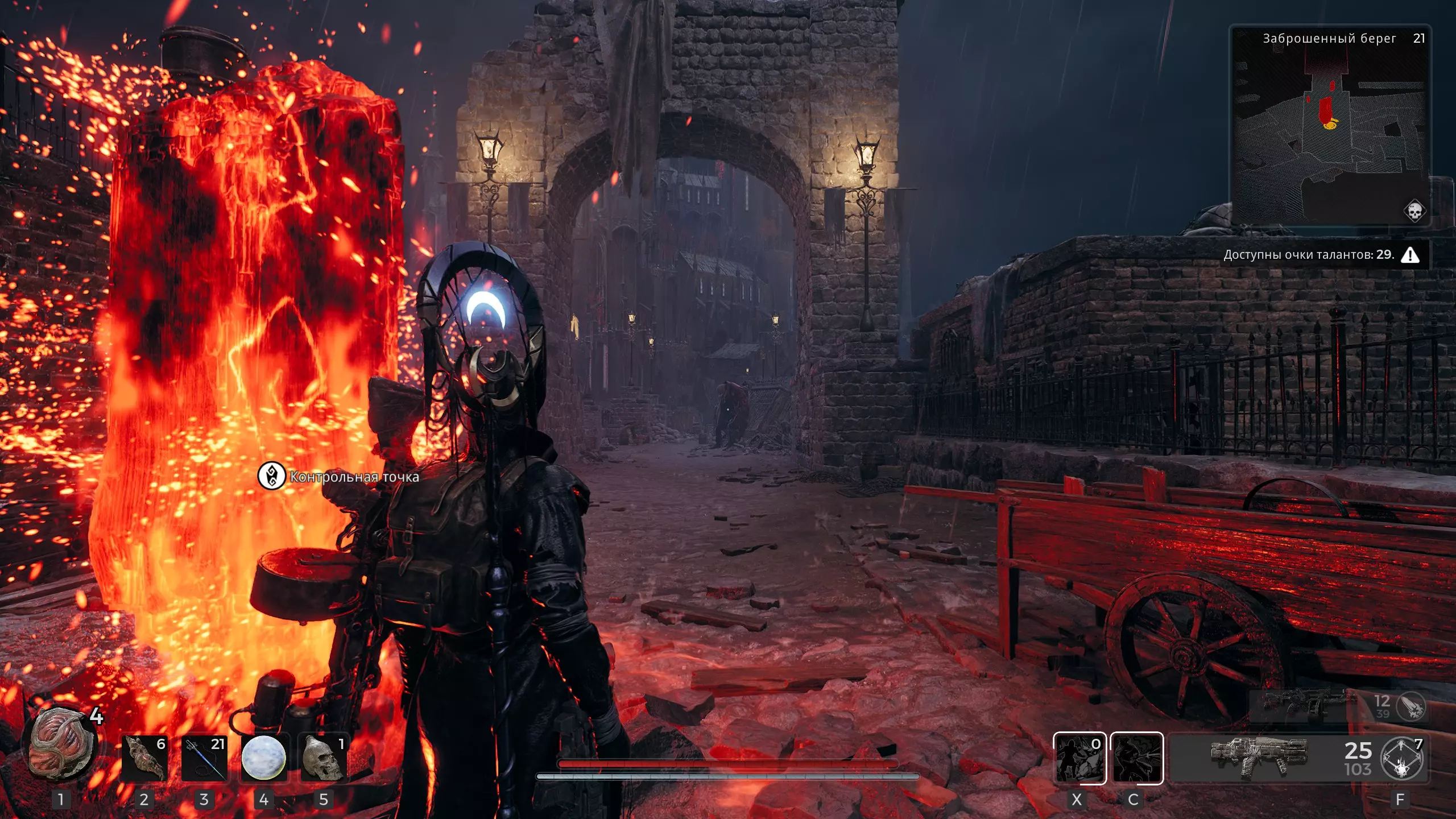Activate the weapon mod with 7 charges

[1403, 759]
